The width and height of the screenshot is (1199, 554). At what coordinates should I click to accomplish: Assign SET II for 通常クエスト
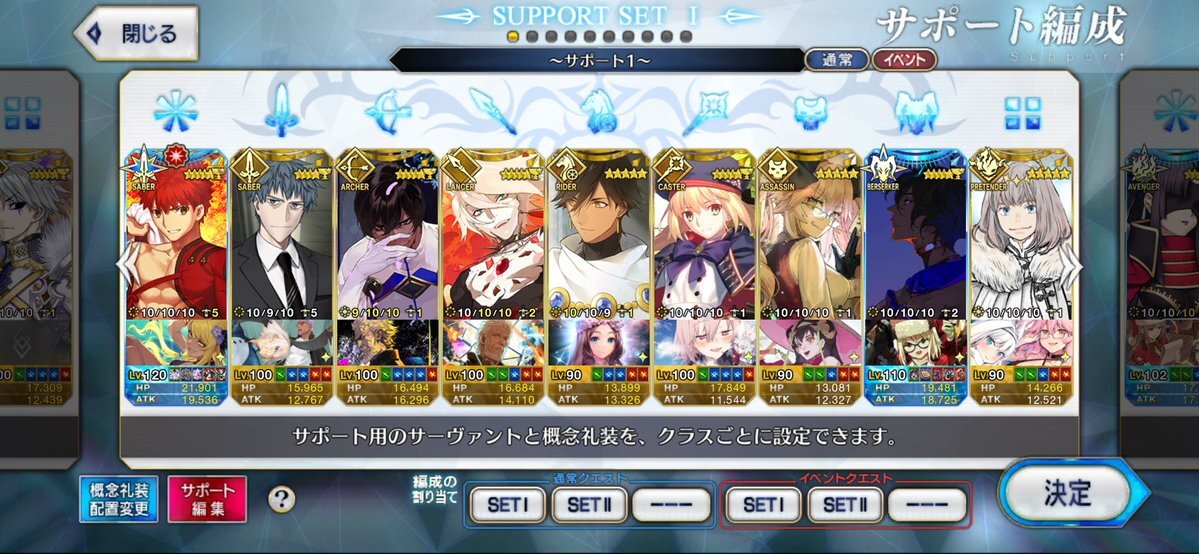[592, 505]
